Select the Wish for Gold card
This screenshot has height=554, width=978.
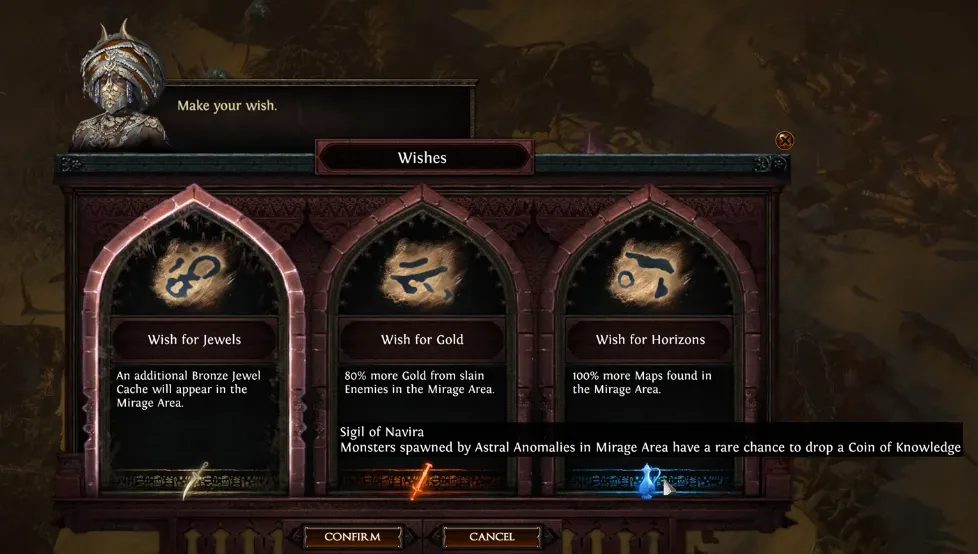(422, 340)
